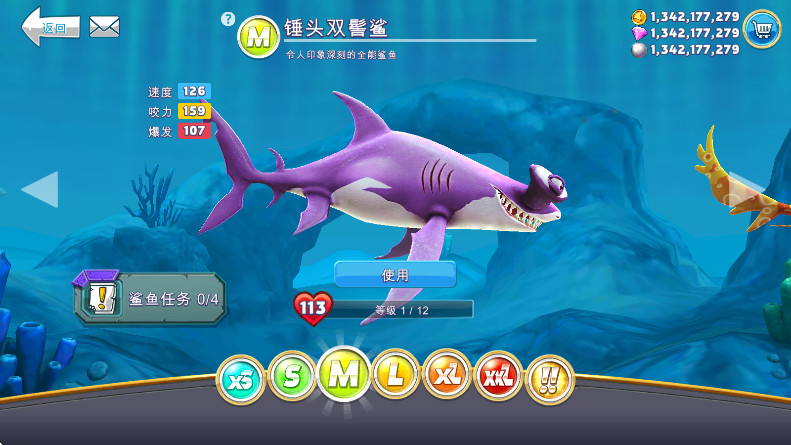Choose the double exclamation category
791x445 pixels.
(x=549, y=378)
